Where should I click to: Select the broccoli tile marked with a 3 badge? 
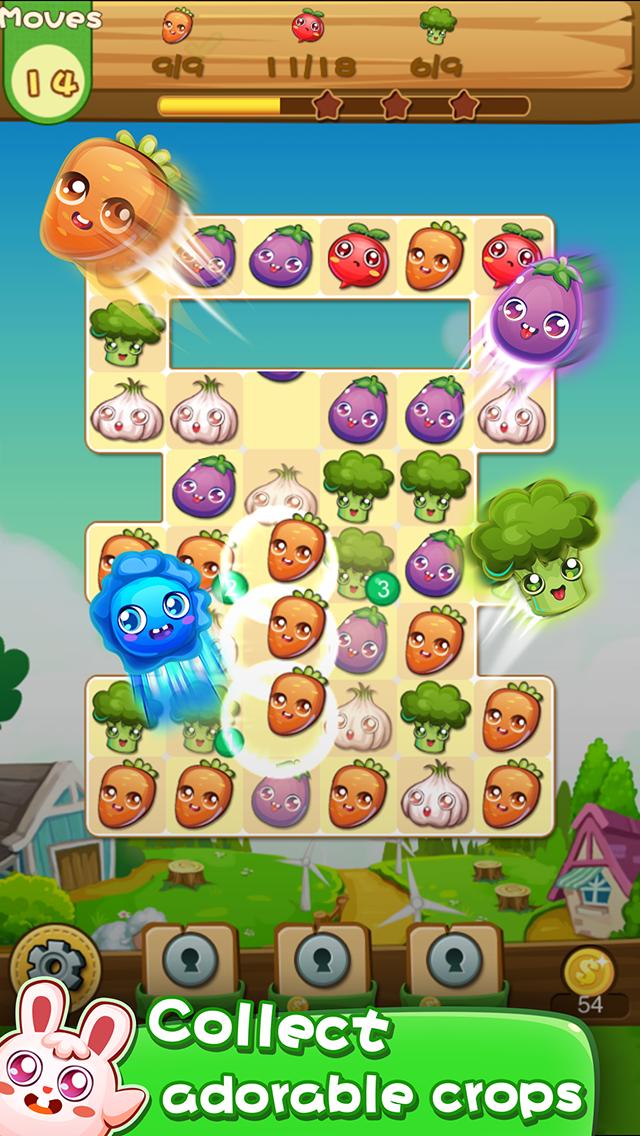click(360, 560)
